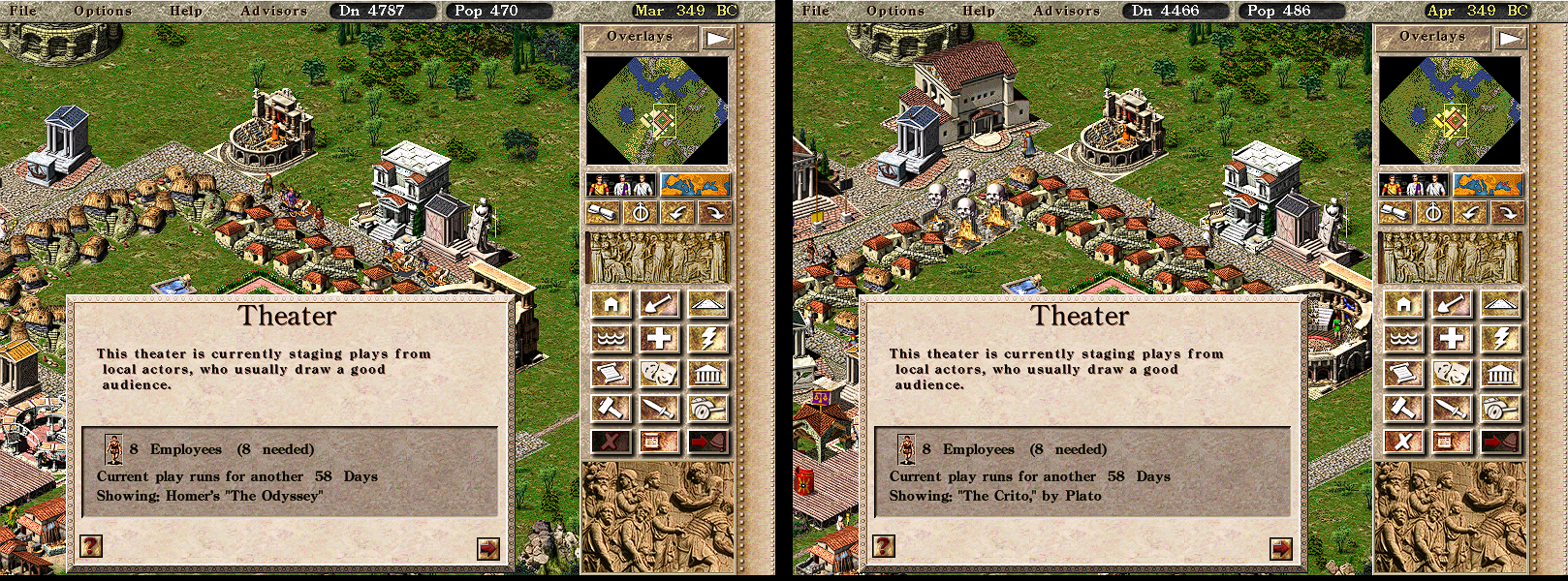This screenshot has width=1568, height=581.
Task: Open the Overlays selector under Mar 349 BC
Action: pos(640,37)
